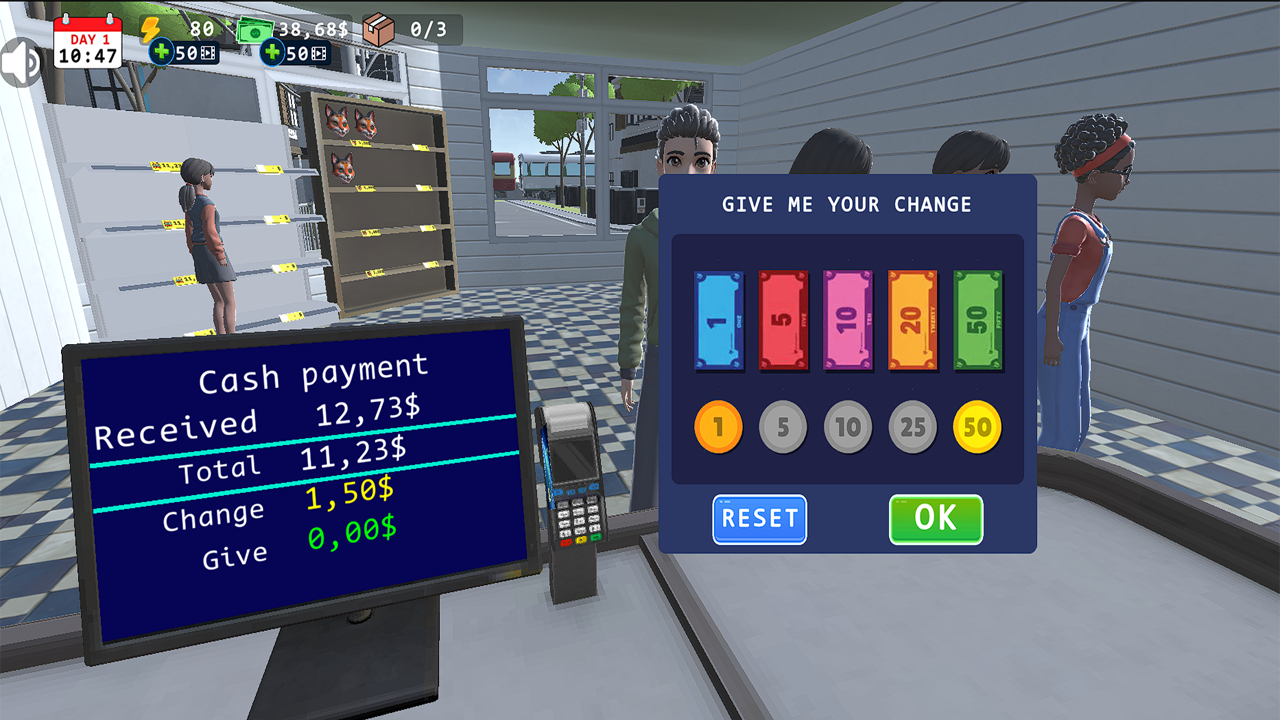Viewport: 1280px width, 720px height.
Task: Select the red 5 dollar bill
Action: tap(782, 318)
